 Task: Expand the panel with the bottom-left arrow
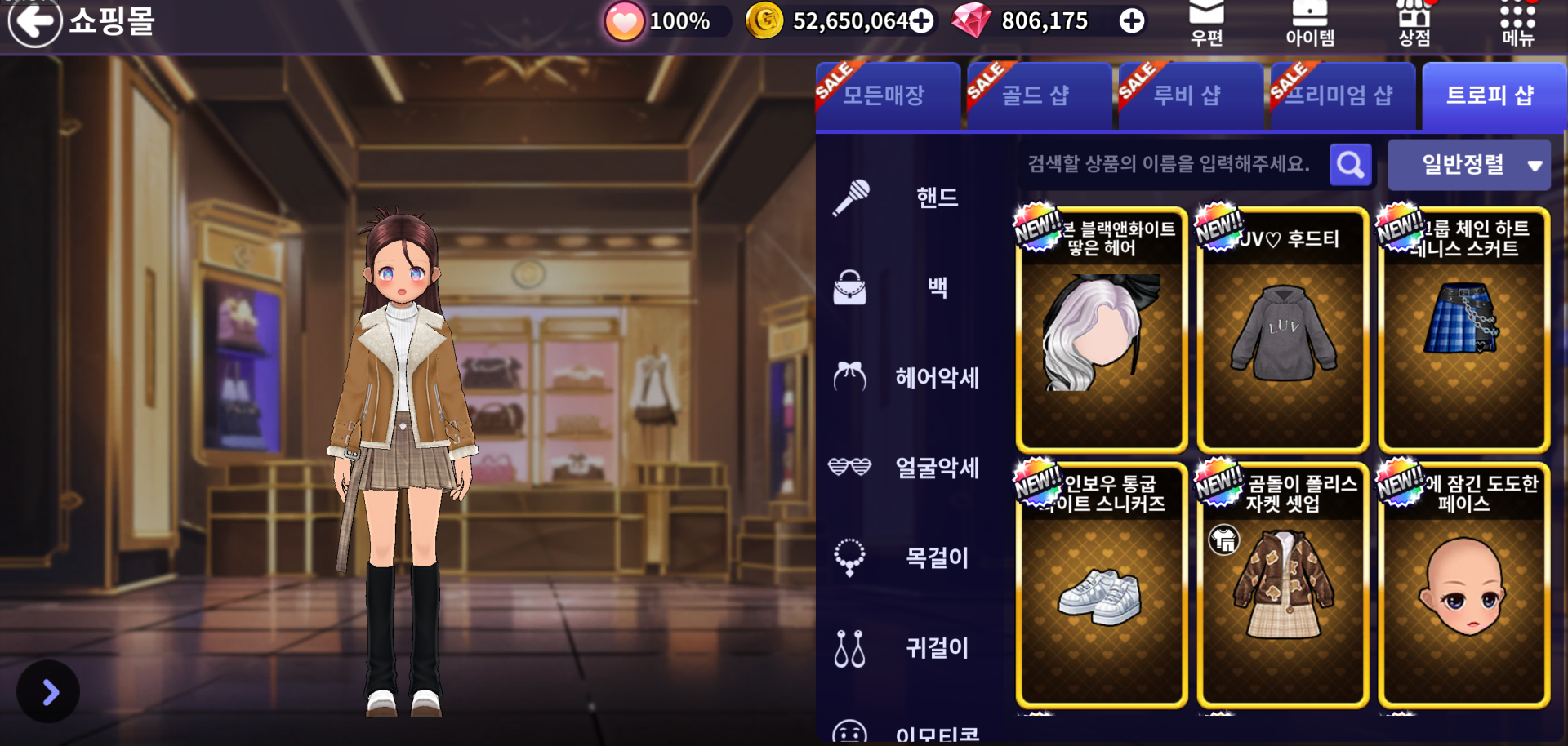point(49,692)
